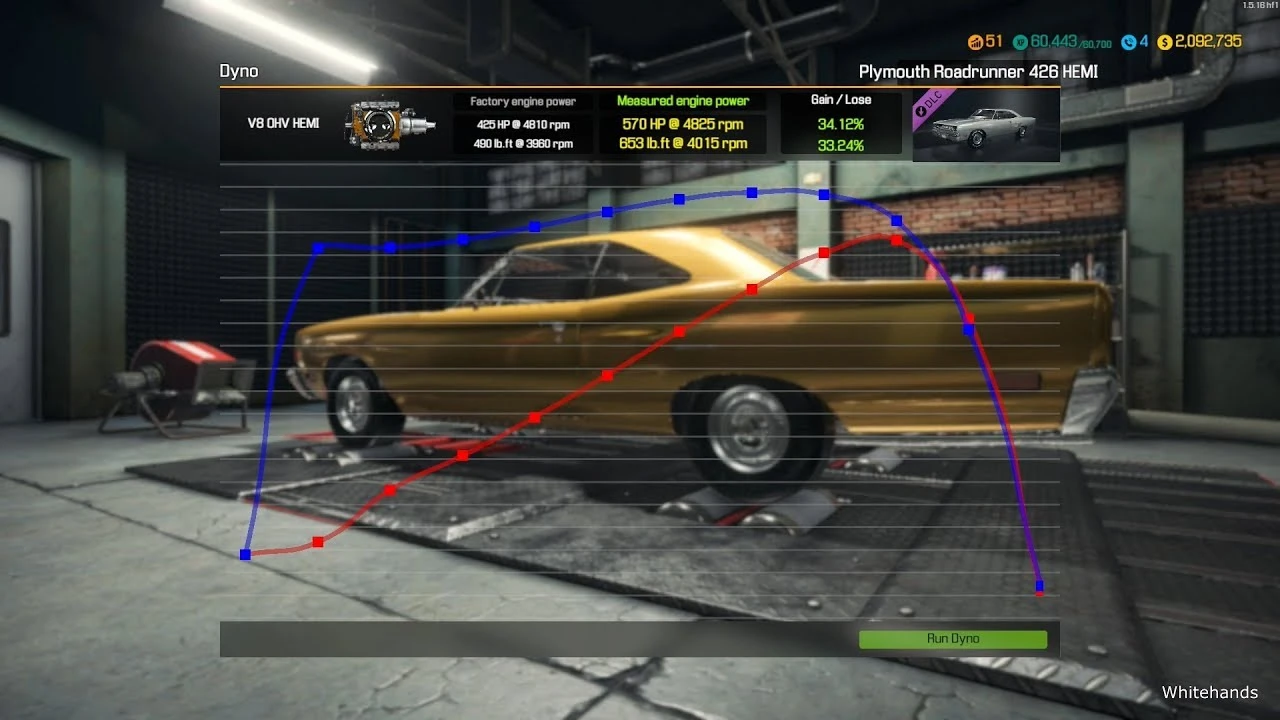
Task: Select the Gain / Lose column header
Action: 840,99
